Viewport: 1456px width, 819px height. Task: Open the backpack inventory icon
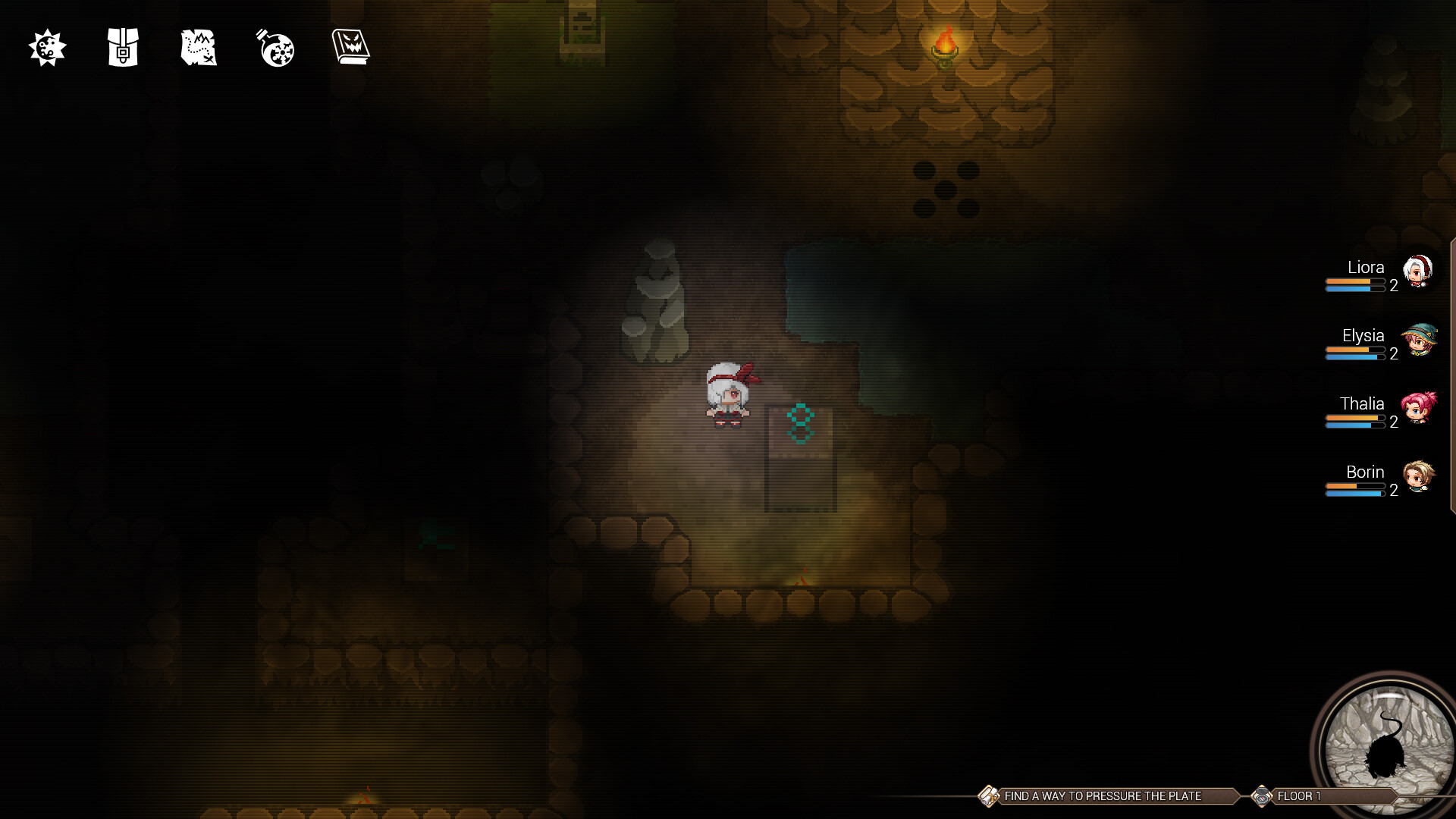tap(122, 49)
